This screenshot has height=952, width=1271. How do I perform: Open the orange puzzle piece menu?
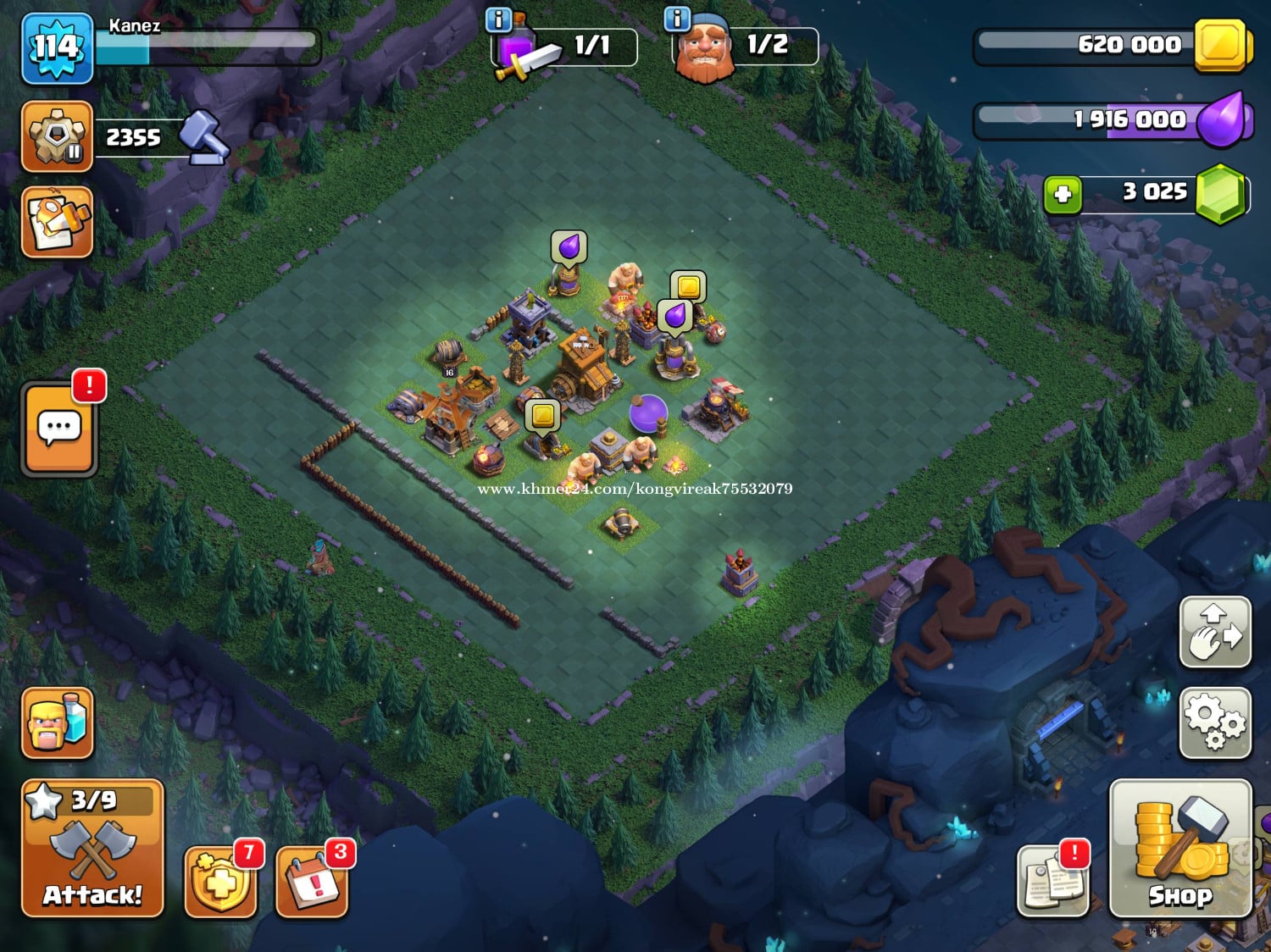pyautogui.click(x=57, y=222)
